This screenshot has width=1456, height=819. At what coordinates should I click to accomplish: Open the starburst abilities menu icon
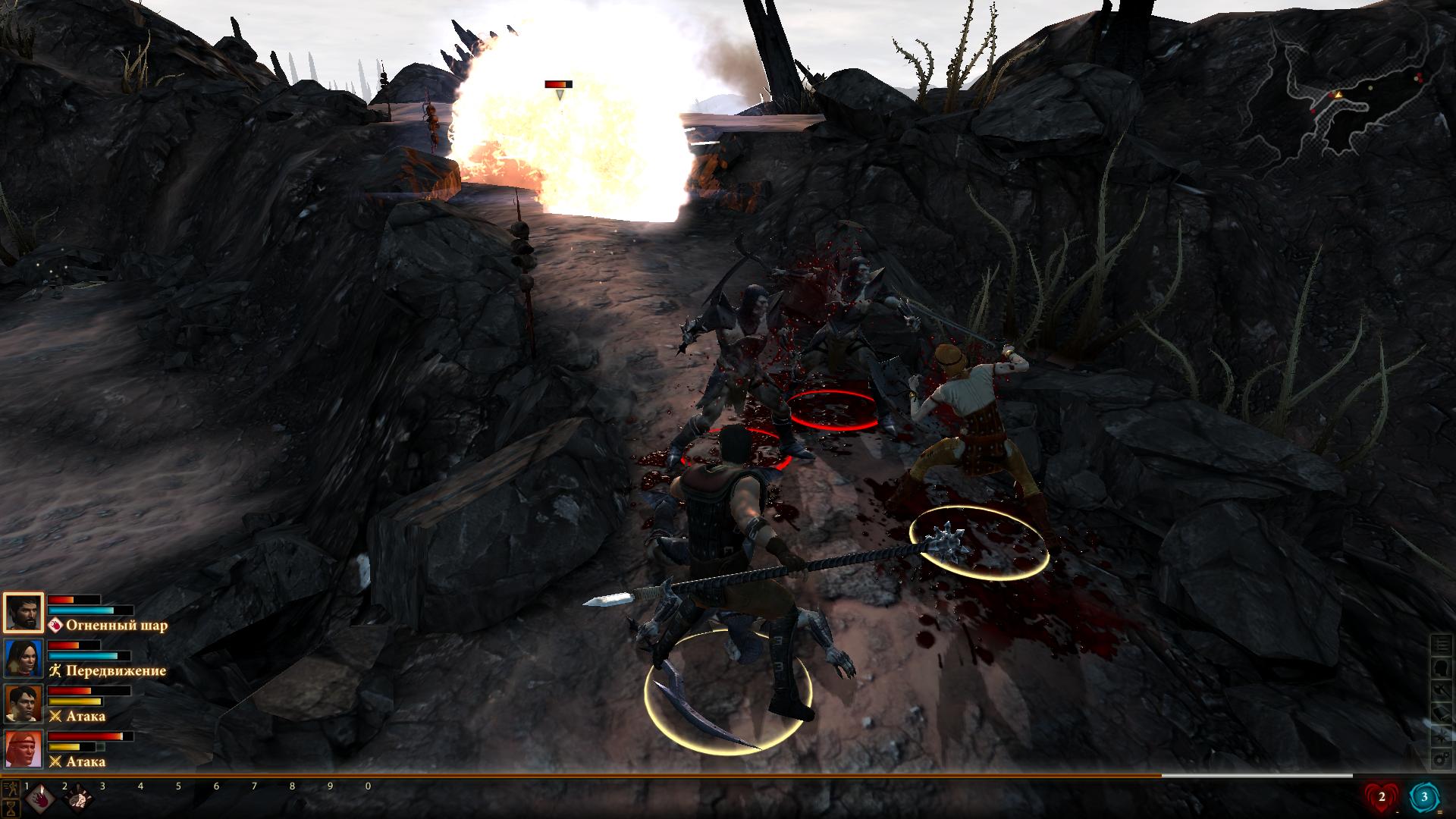1441,736
